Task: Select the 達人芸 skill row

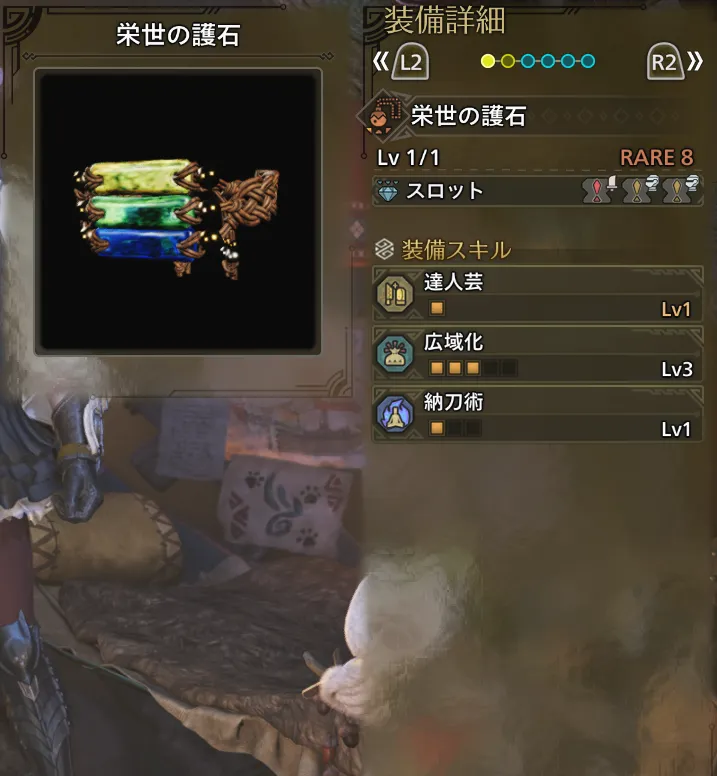Action: [x=536, y=294]
